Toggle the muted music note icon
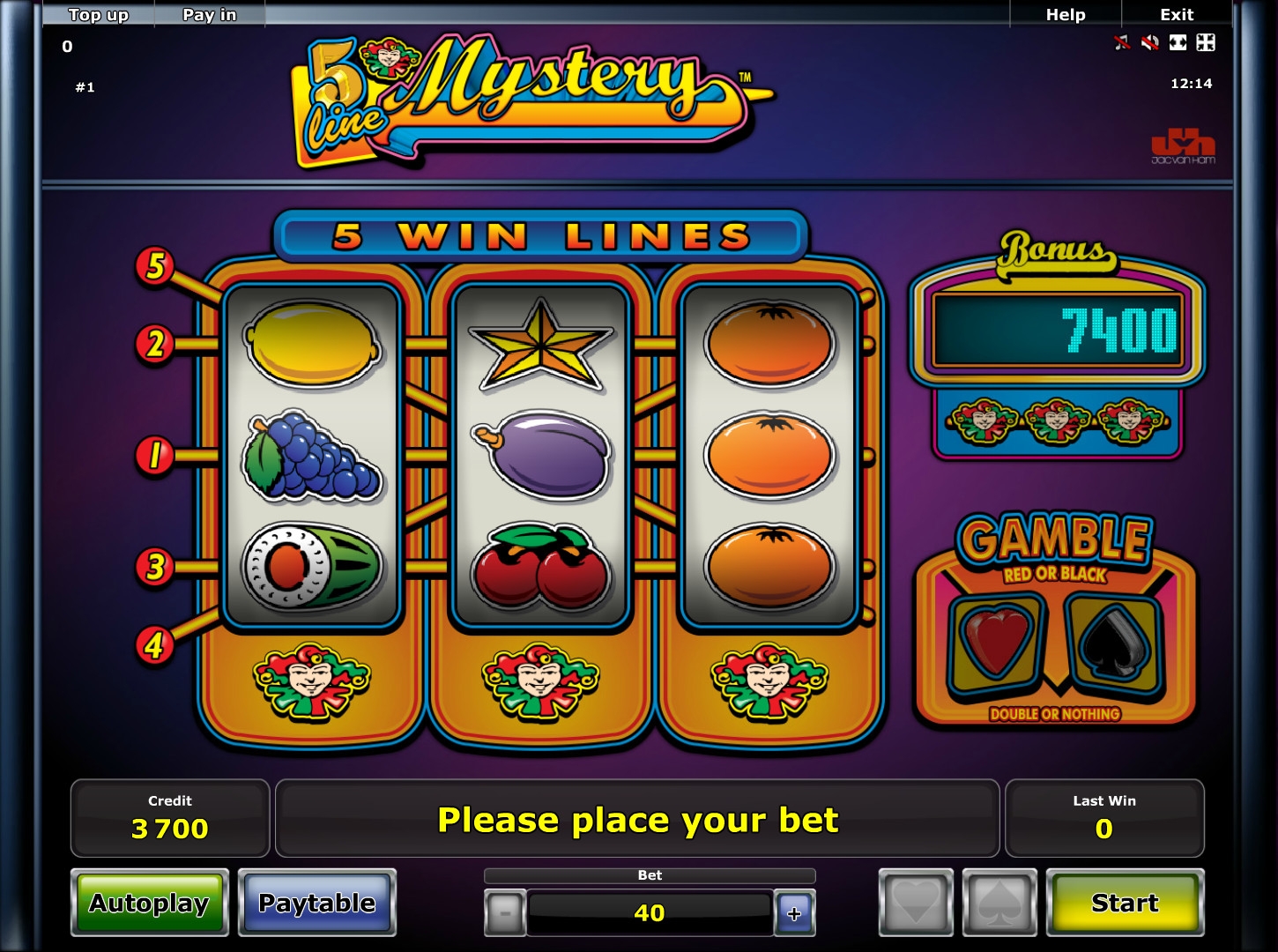Viewport: 1278px width, 952px height. (x=1122, y=42)
